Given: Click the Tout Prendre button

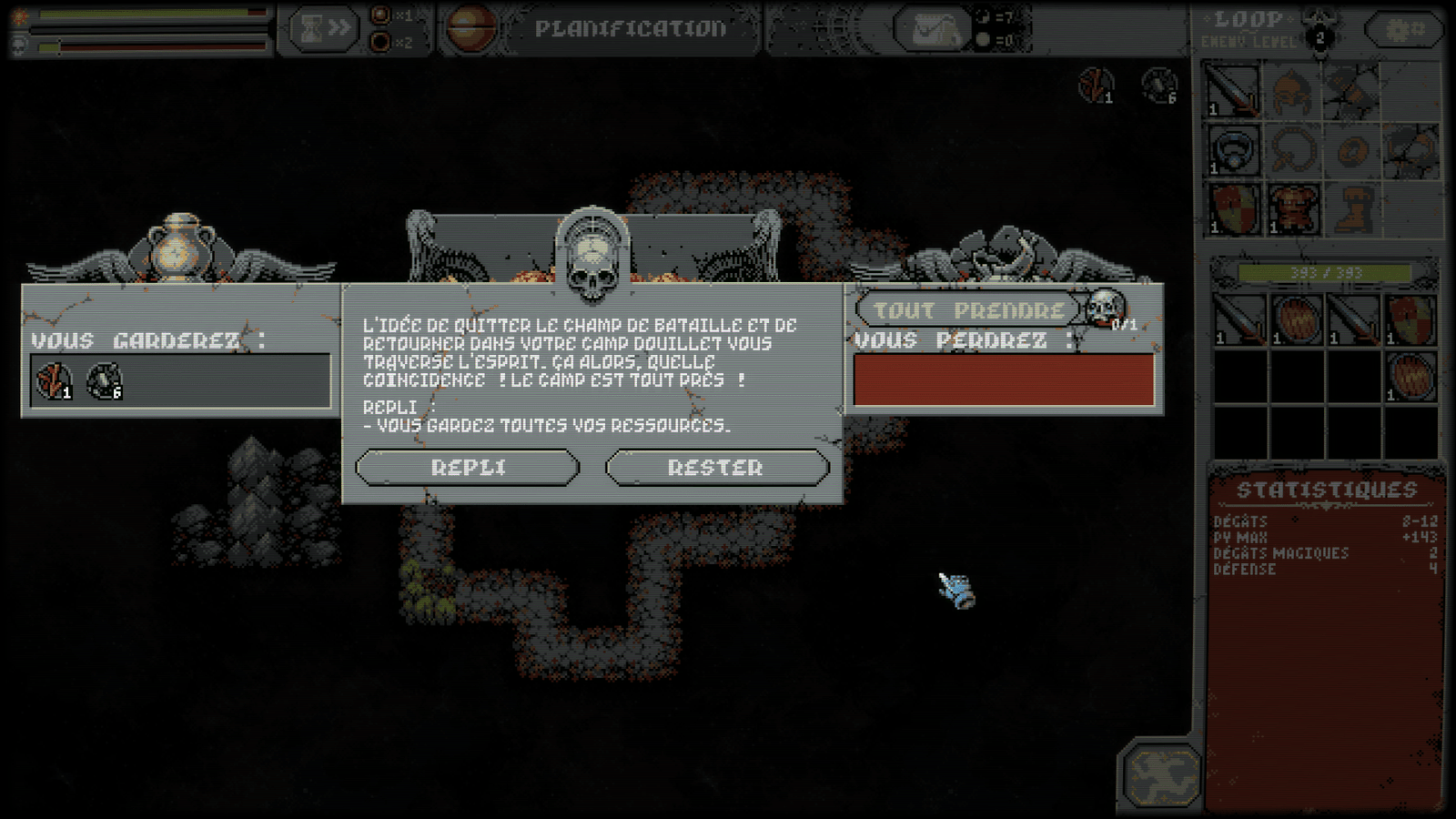Looking at the screenshot, I should [968, 310].
